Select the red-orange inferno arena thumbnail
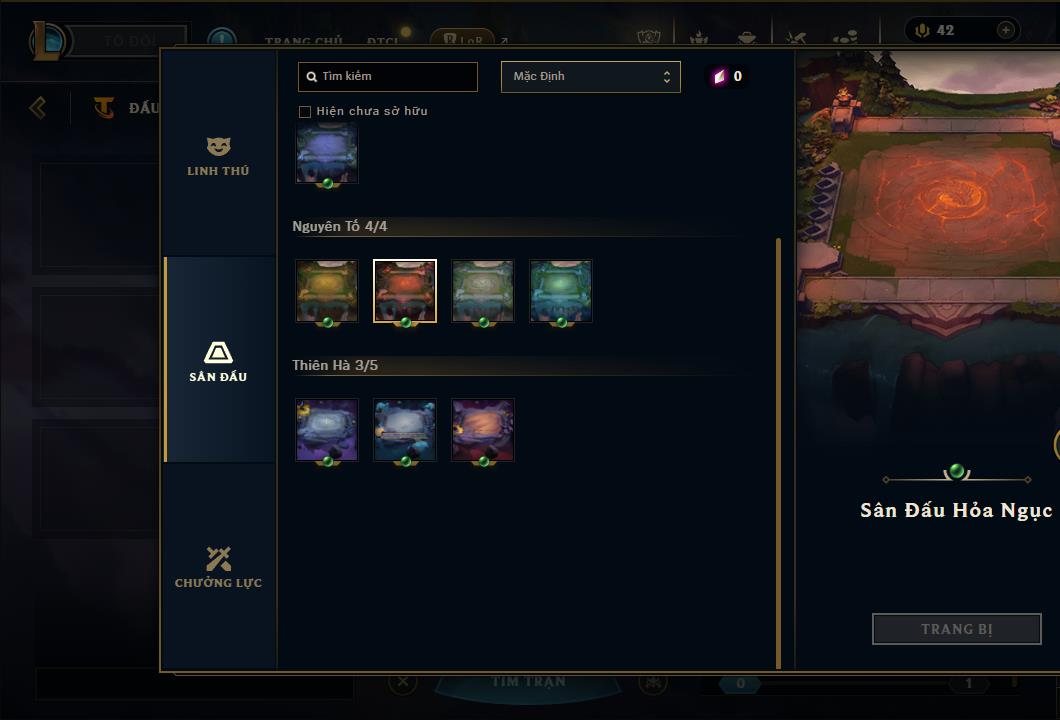The width and height of the screenshot is (1060, 720). point(405,291)
